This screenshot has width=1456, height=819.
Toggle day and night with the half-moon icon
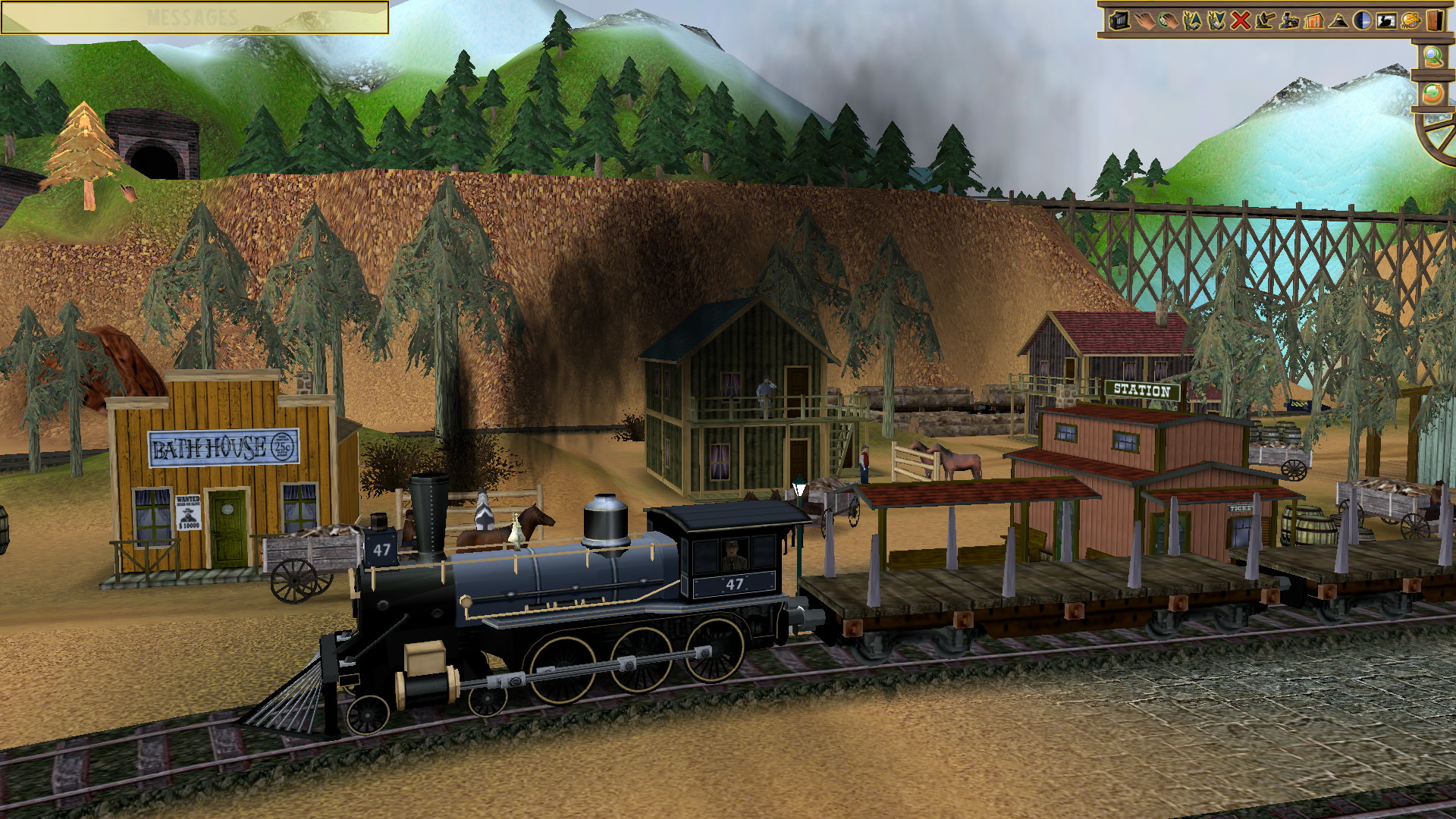[1361, 20]
